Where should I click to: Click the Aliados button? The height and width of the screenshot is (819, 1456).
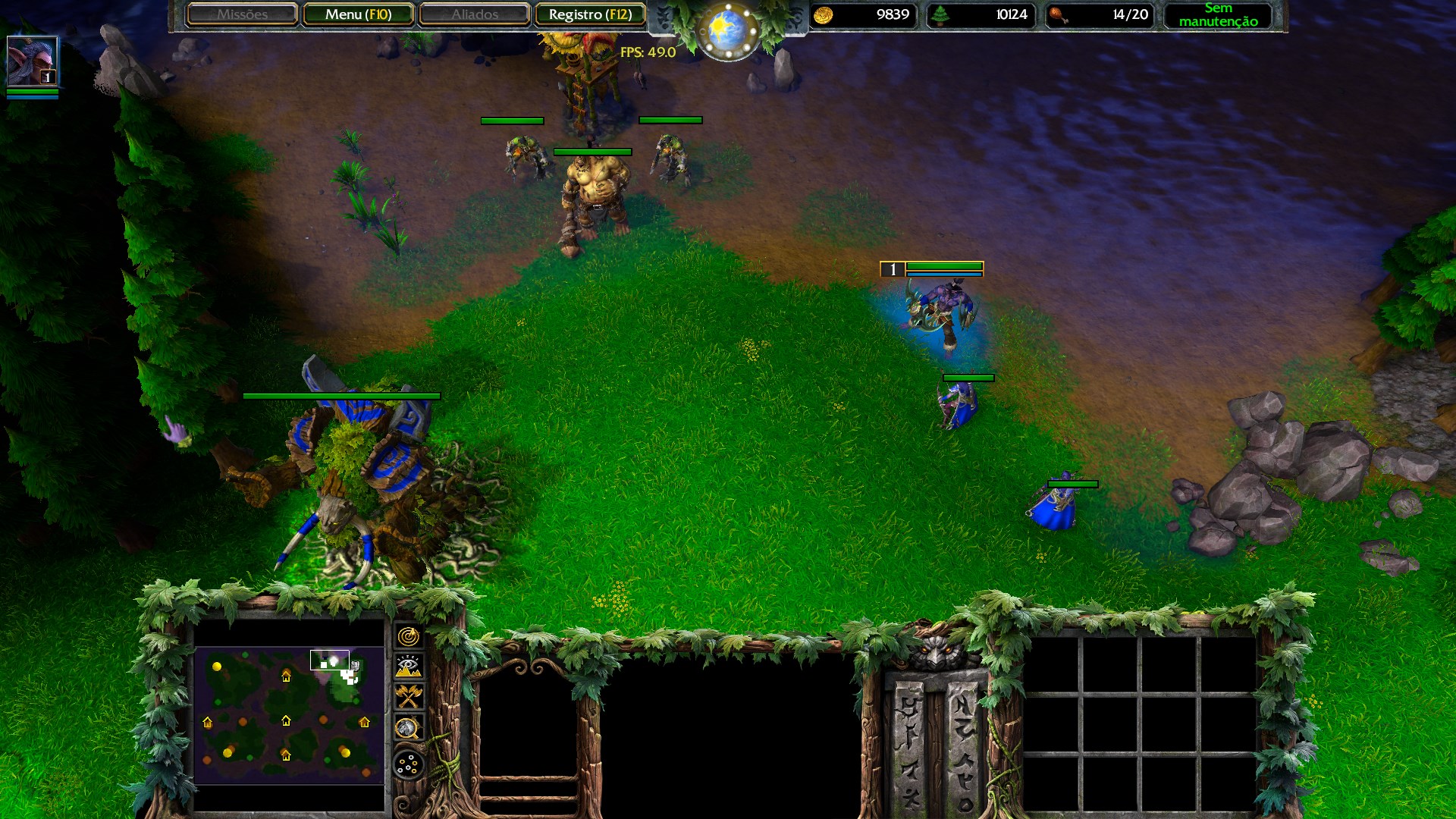pos(474,14)
